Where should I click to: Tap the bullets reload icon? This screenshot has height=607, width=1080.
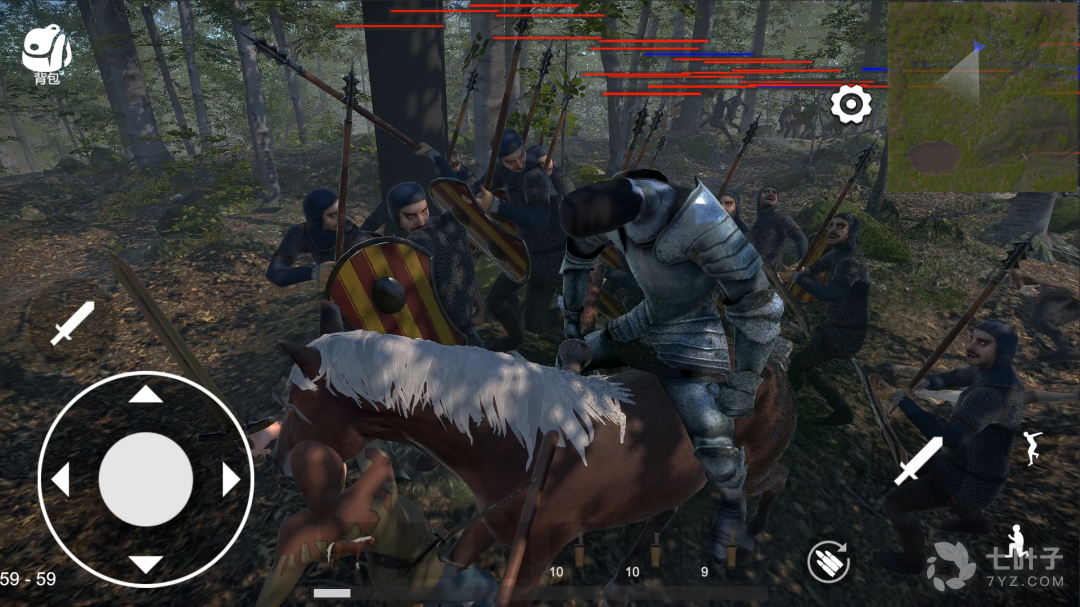828,562
